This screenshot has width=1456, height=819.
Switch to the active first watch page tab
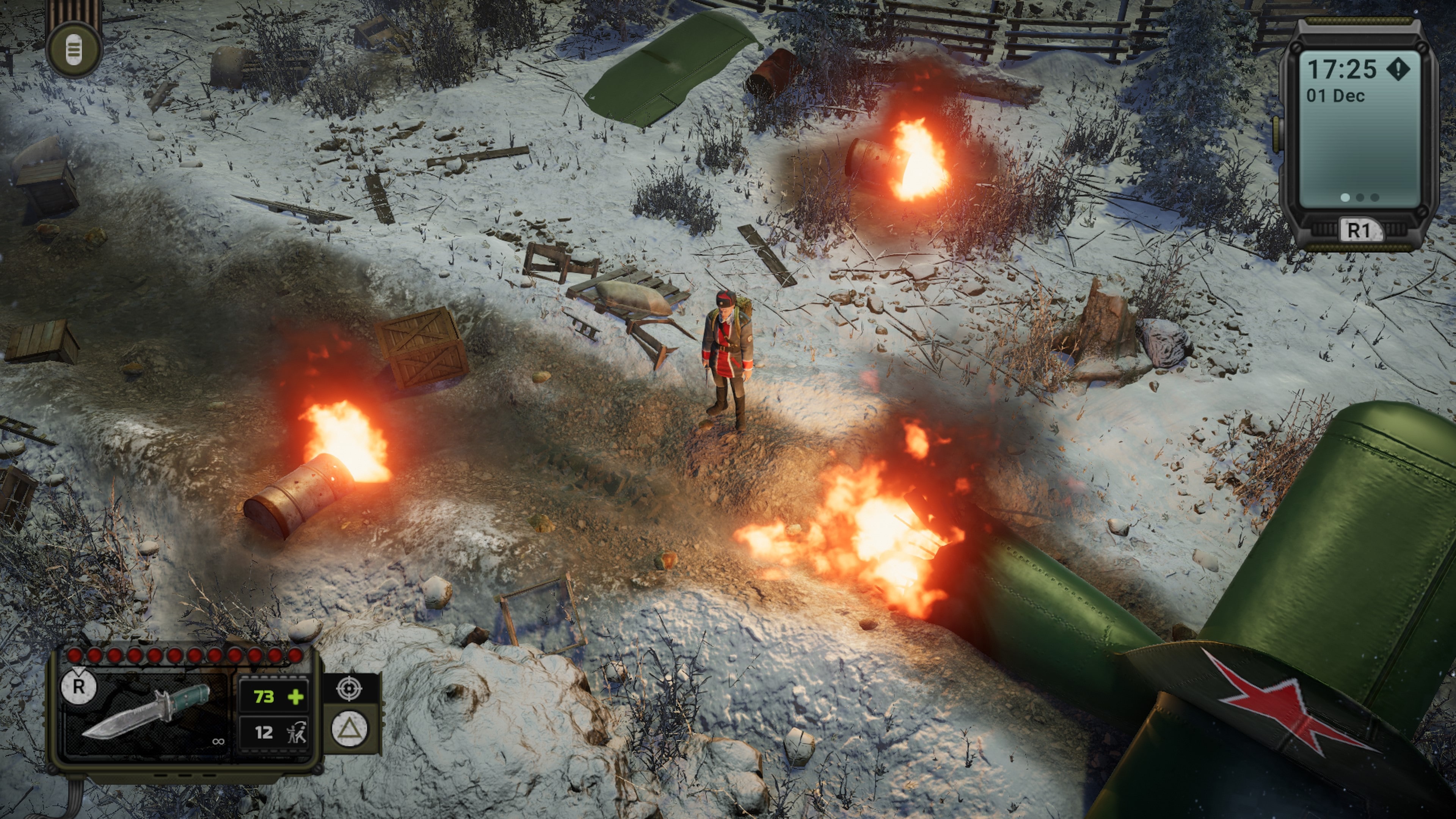(1346, 197)
